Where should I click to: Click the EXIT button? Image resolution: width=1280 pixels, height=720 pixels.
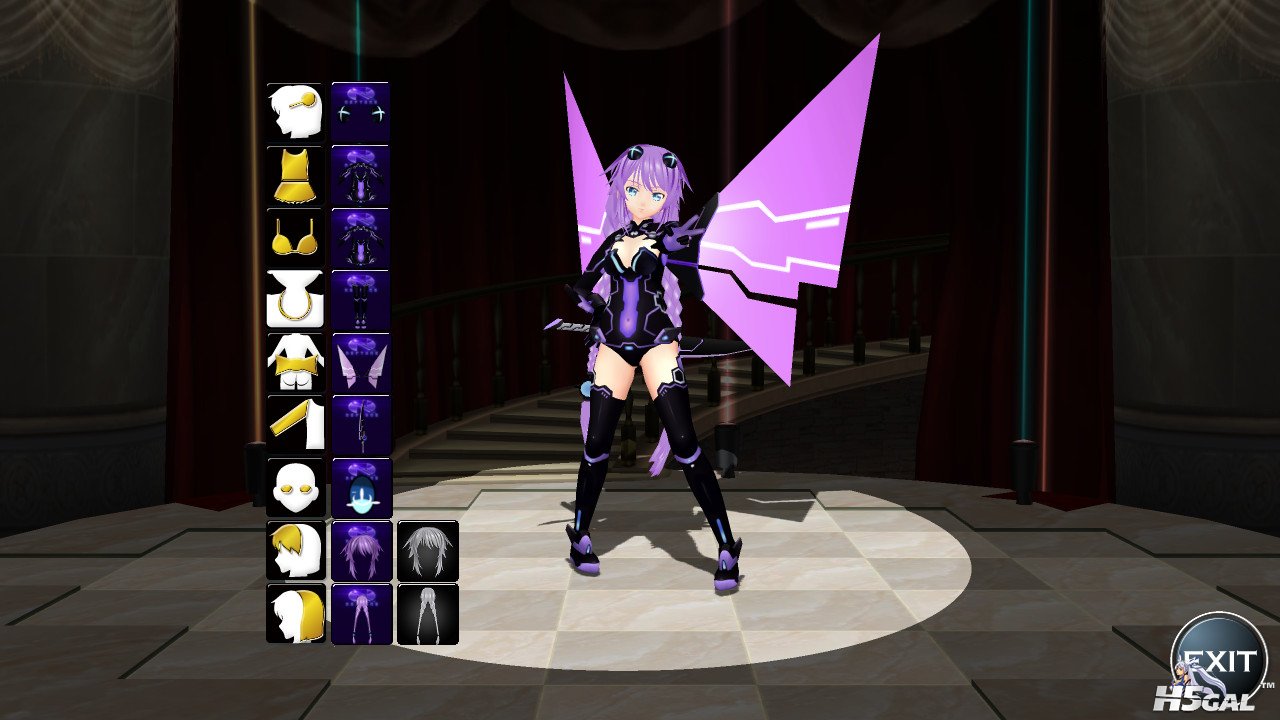(x=1218, y=660)
